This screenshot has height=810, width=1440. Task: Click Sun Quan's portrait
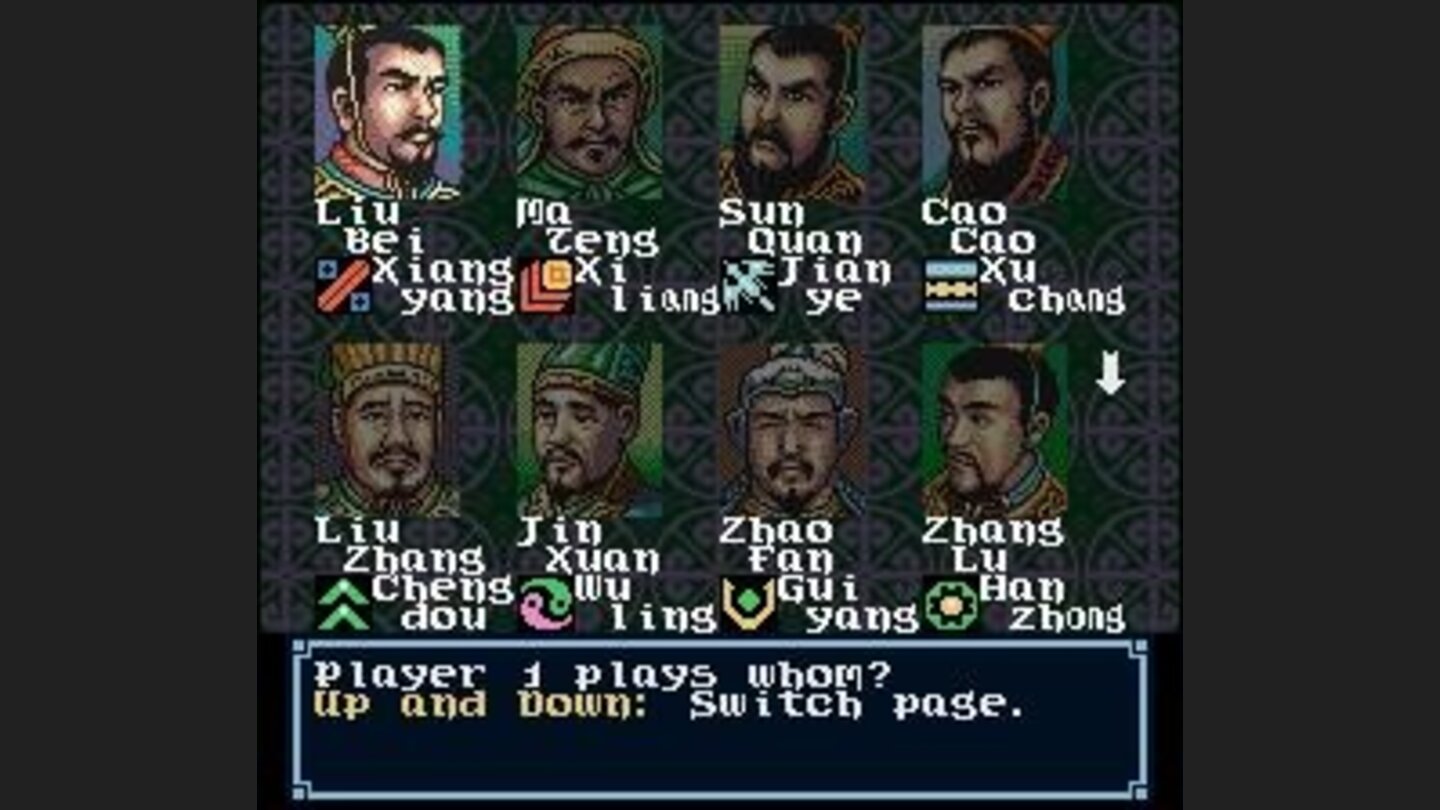[790, 110]
